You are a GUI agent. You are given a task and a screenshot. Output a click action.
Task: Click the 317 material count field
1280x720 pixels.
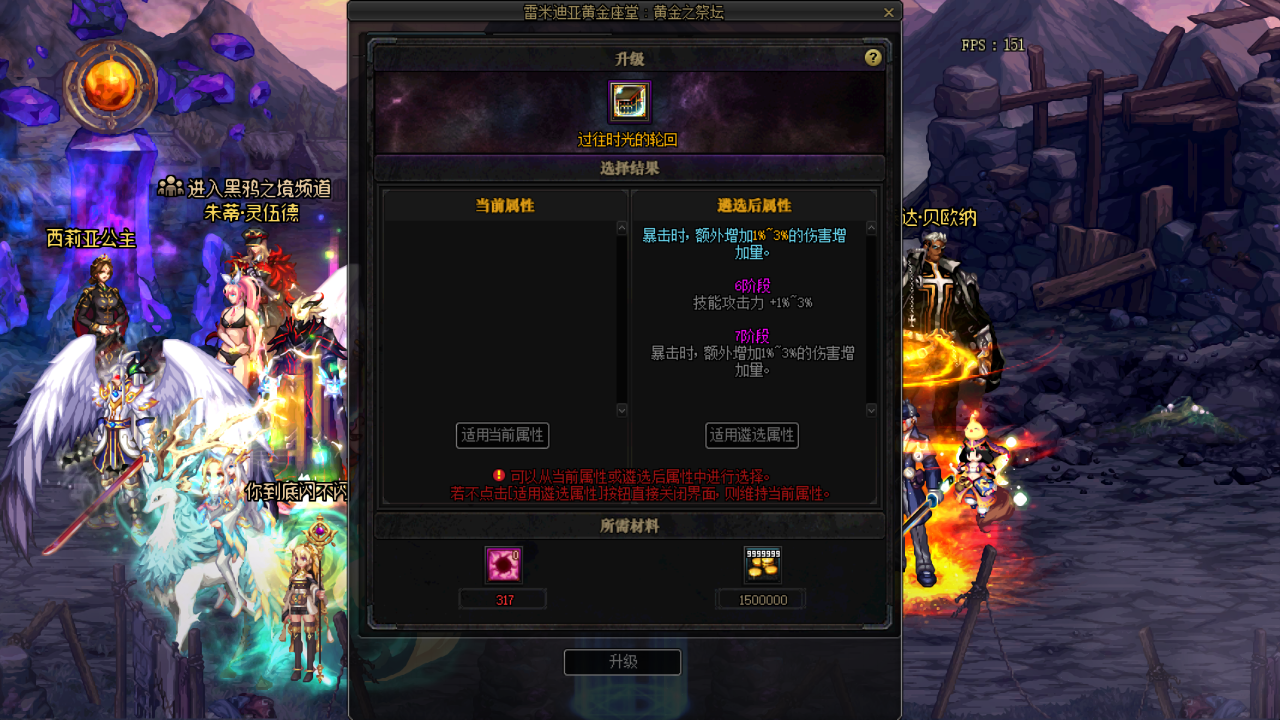502,598
